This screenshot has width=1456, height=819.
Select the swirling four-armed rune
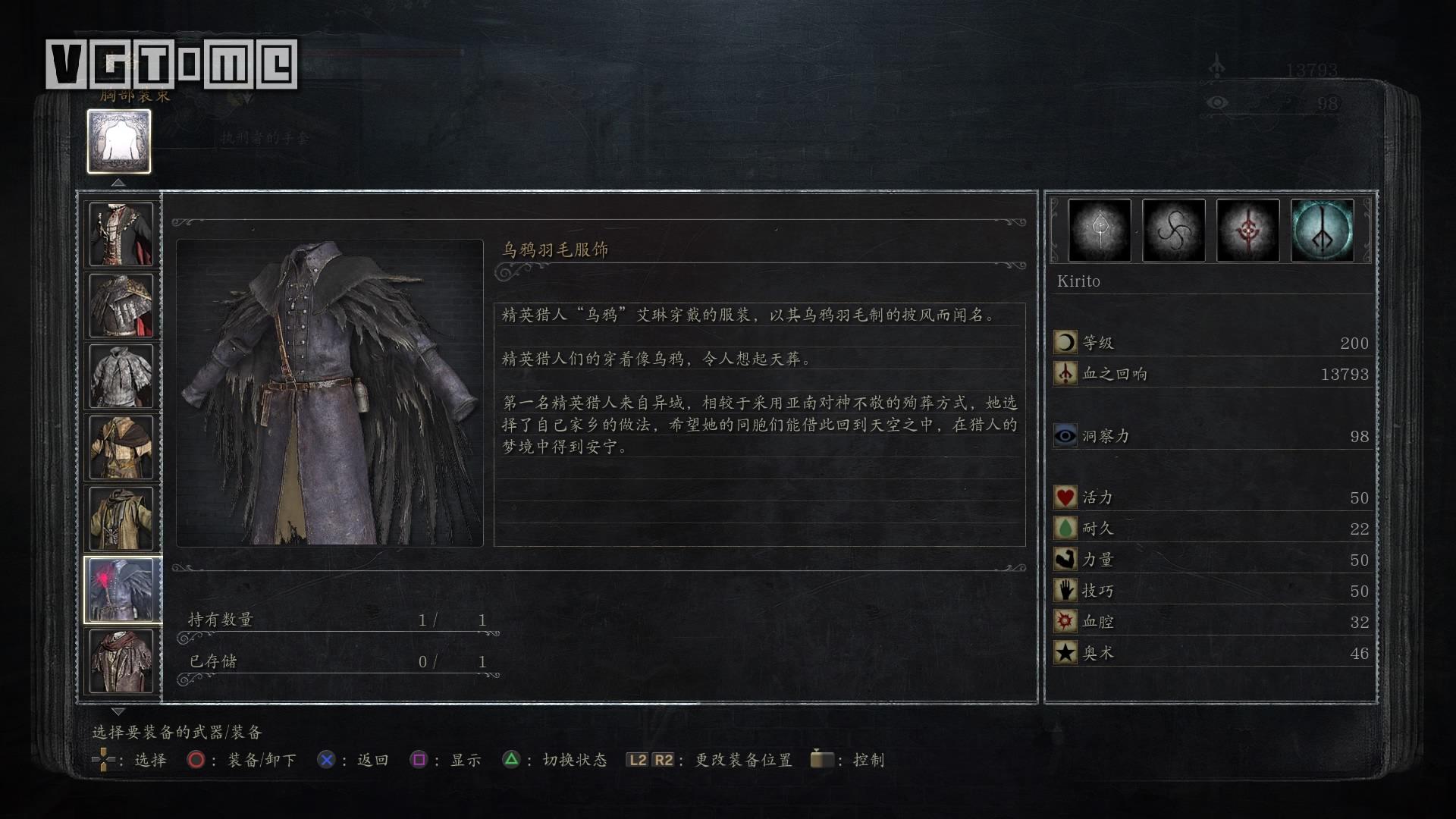tap(1173, 231)
